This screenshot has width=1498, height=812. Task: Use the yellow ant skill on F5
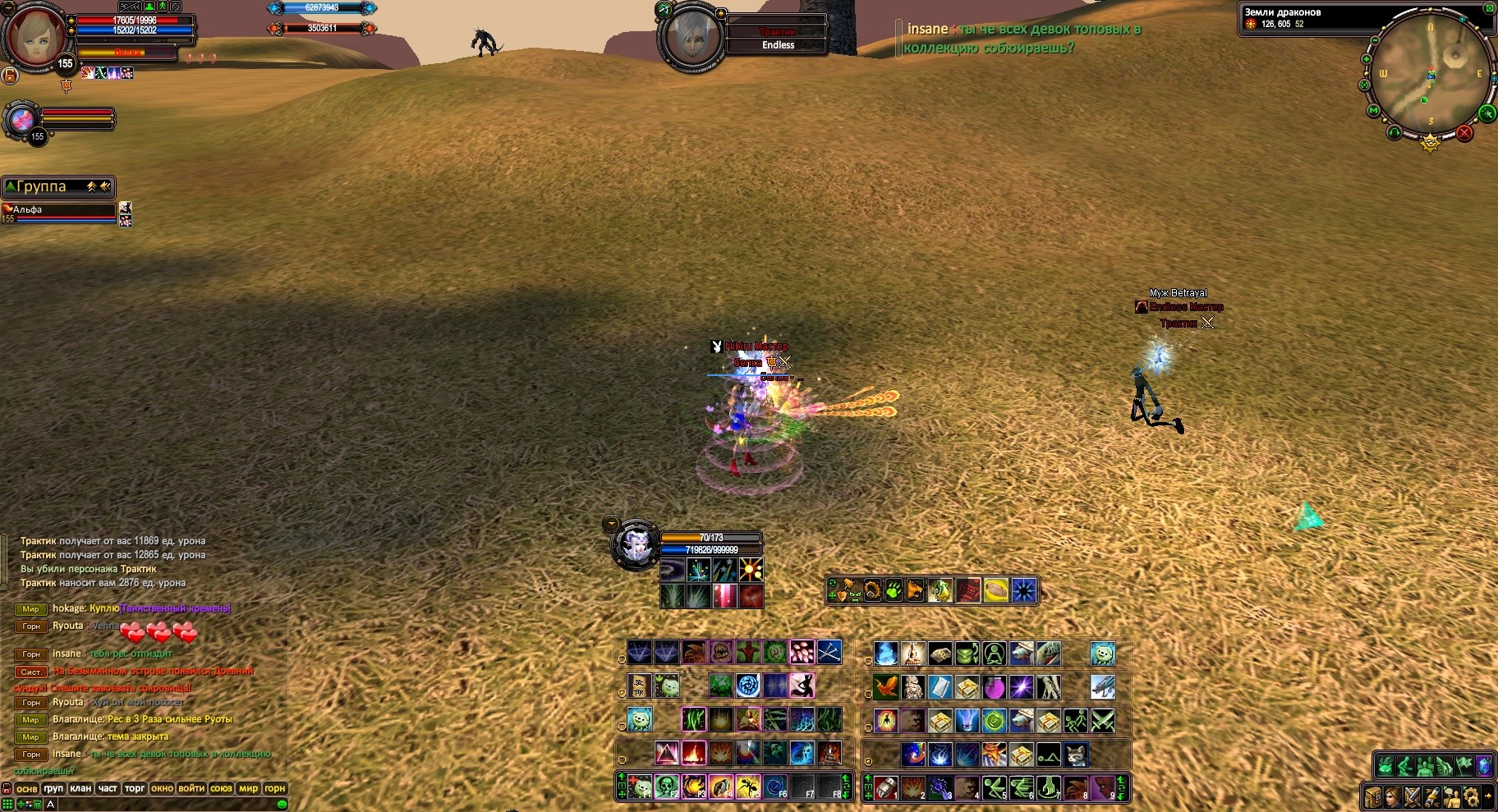(747, 787)
